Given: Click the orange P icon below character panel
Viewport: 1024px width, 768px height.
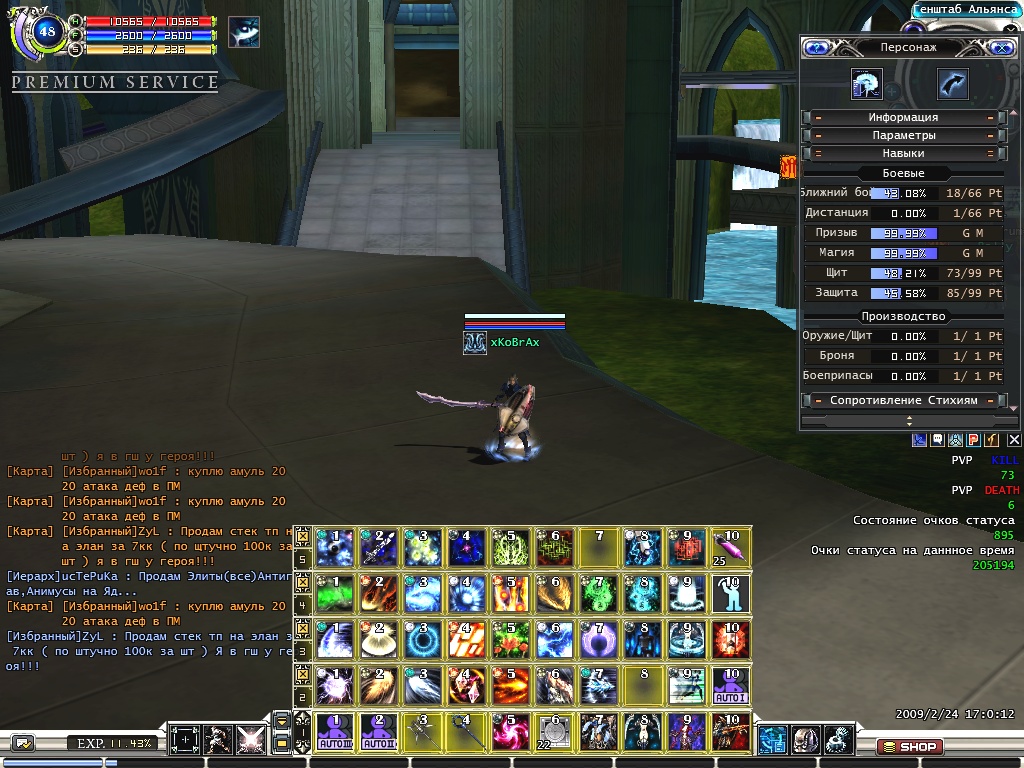Looking at the screenshot, I should [974, 439].
